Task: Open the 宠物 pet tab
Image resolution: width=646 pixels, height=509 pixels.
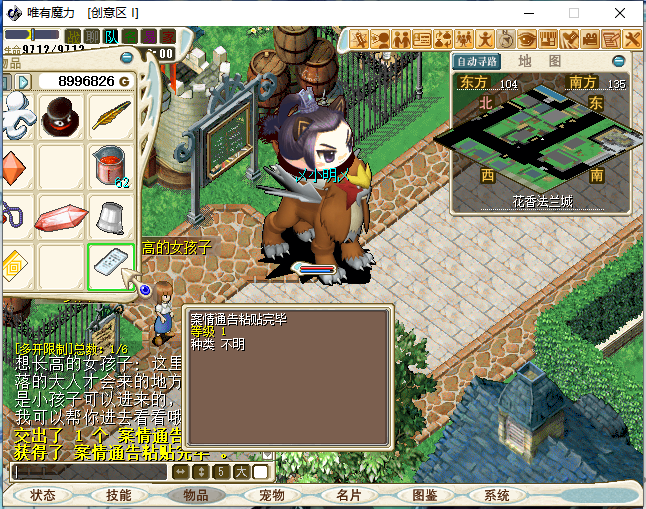Action: tap(272, 495)
